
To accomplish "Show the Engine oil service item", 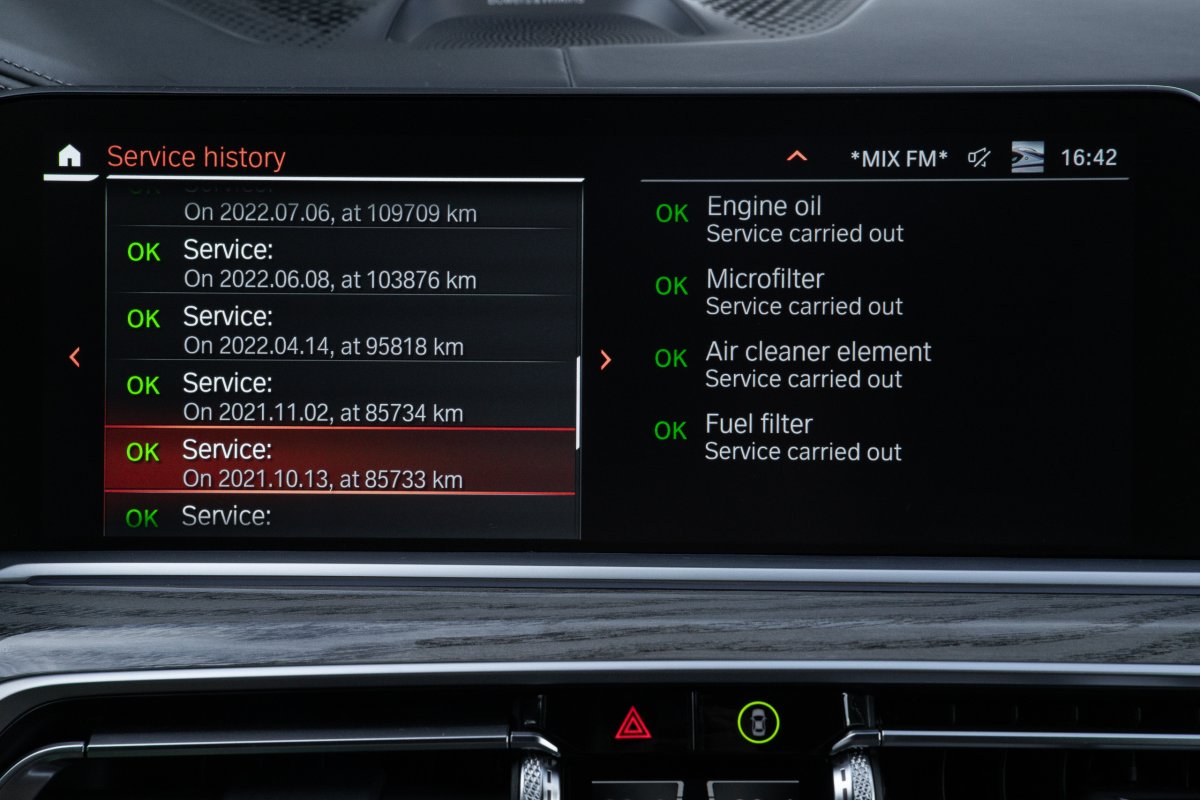I will [x=780, y=219].
